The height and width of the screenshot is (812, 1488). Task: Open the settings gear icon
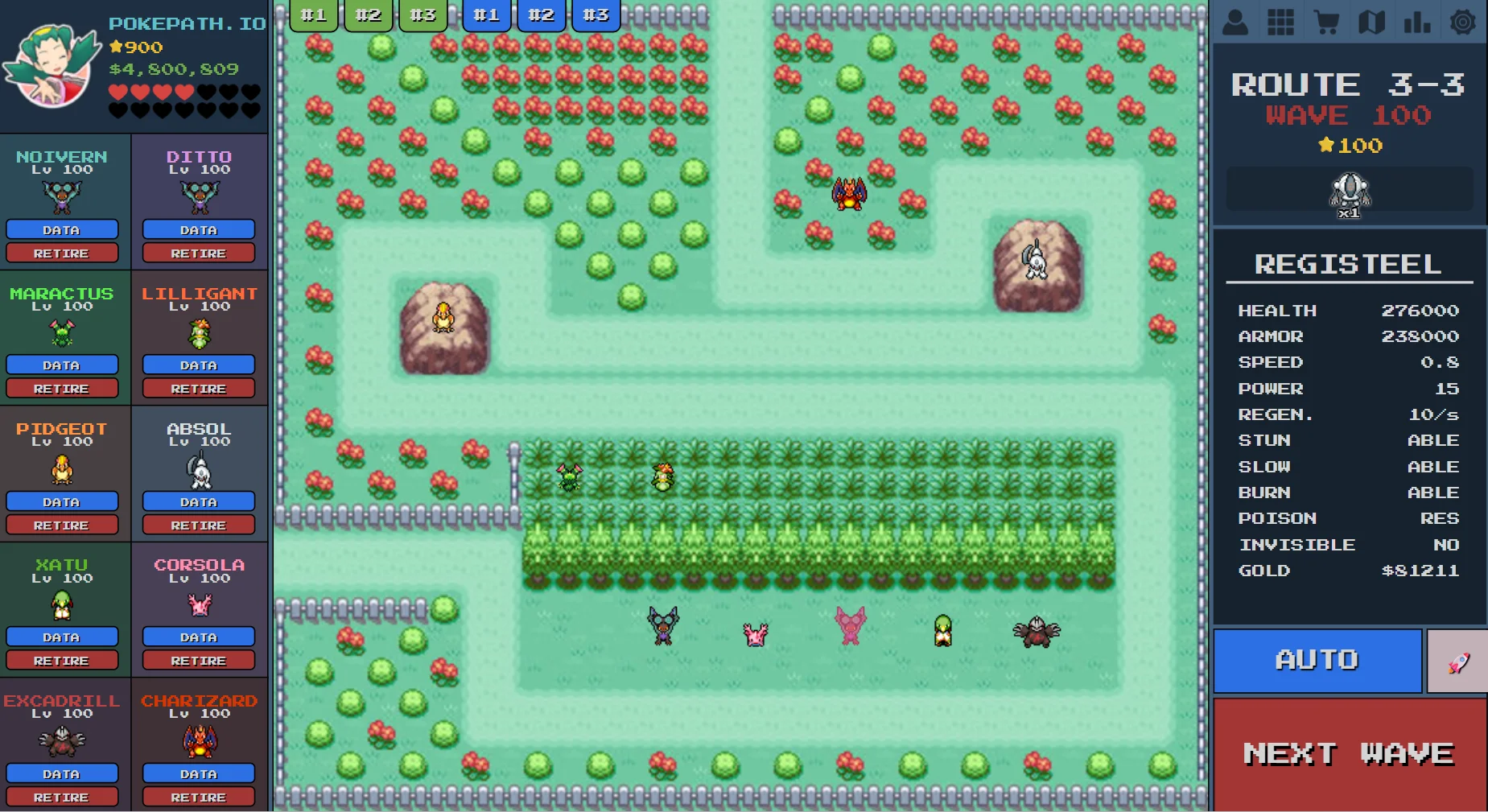coord(1462,21)
